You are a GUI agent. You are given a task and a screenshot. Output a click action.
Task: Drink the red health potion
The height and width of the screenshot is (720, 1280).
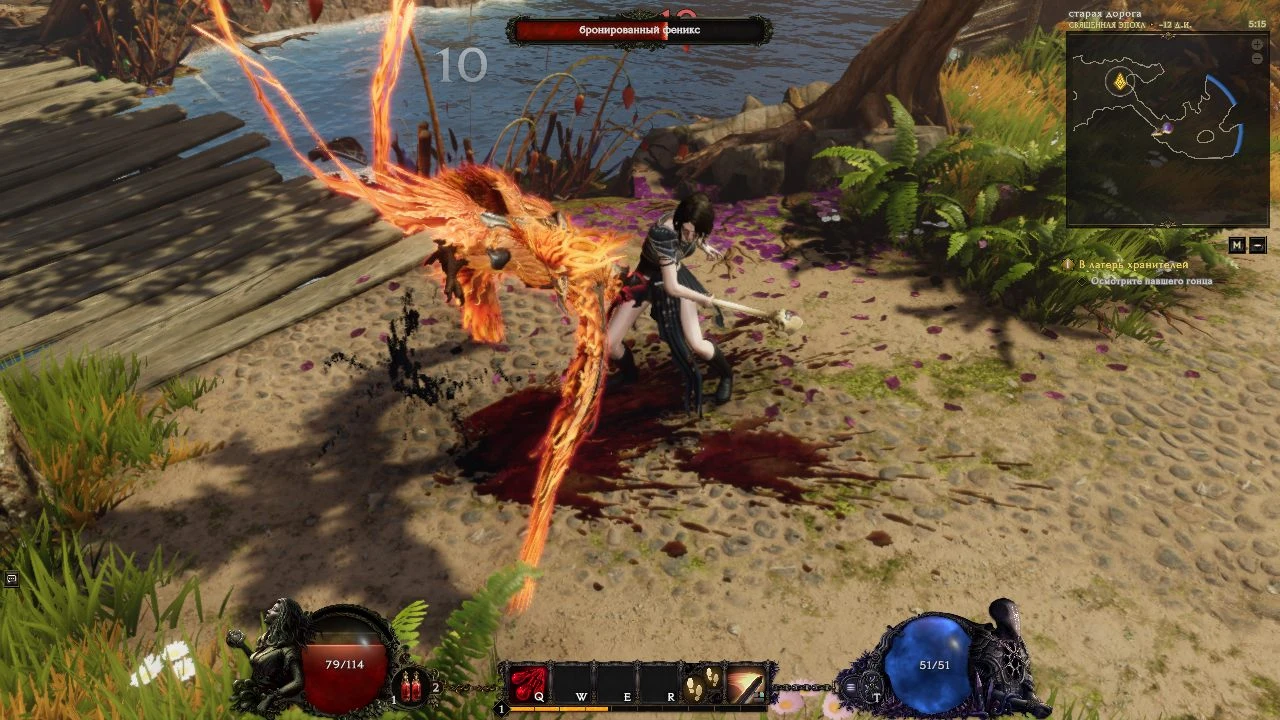point(411,687)
